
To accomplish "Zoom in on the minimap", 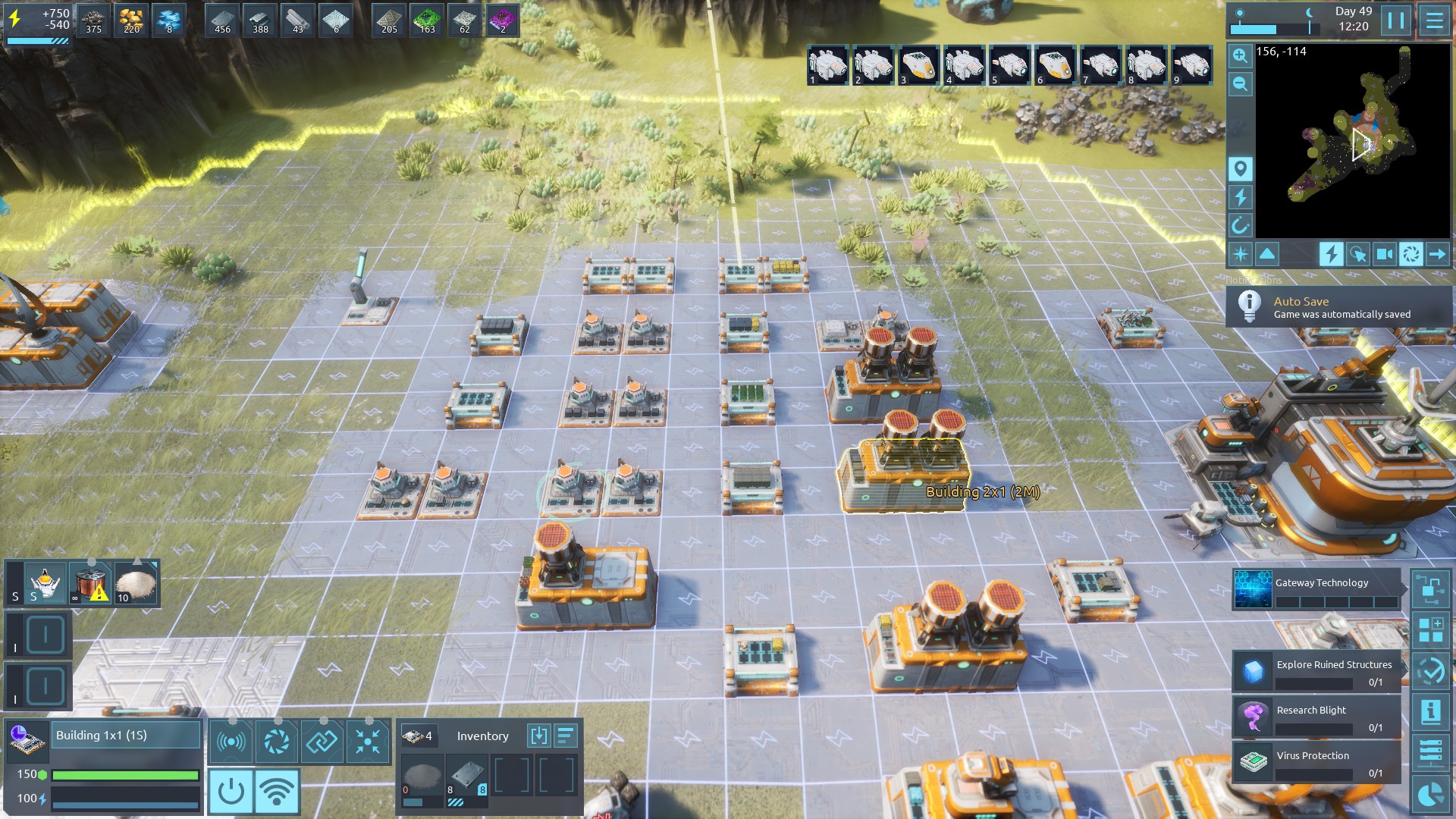I will (x=1240, y=55).
